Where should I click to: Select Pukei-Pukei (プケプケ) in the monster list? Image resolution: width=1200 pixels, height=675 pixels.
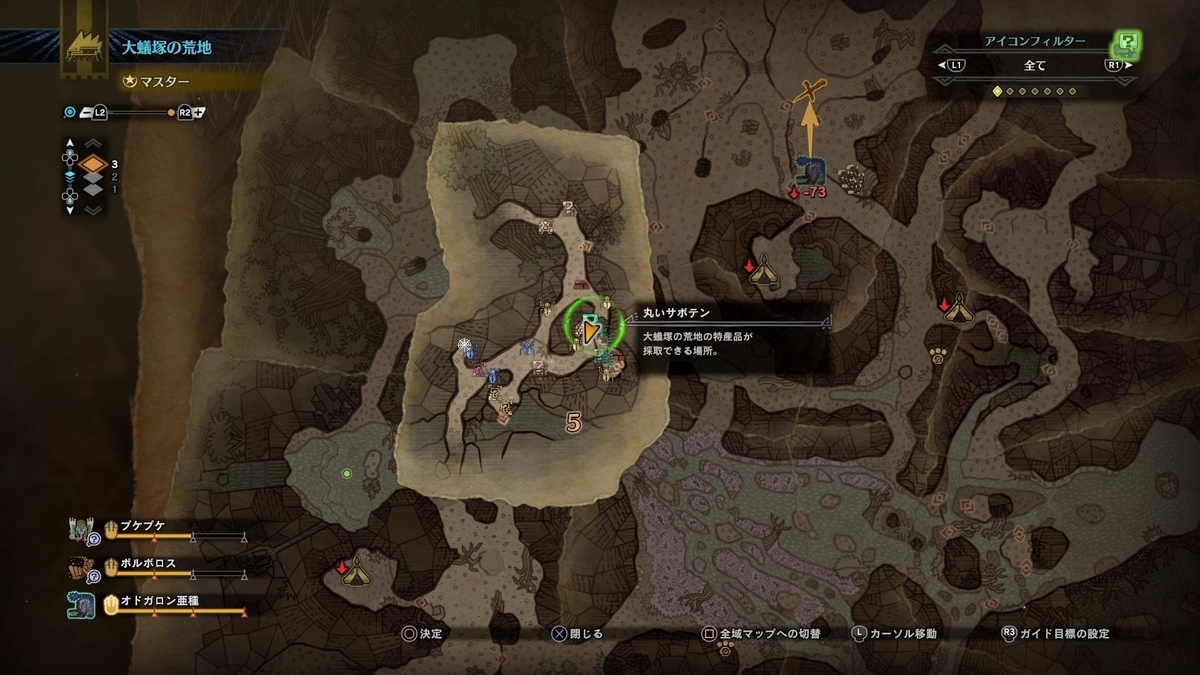point(148,528)
